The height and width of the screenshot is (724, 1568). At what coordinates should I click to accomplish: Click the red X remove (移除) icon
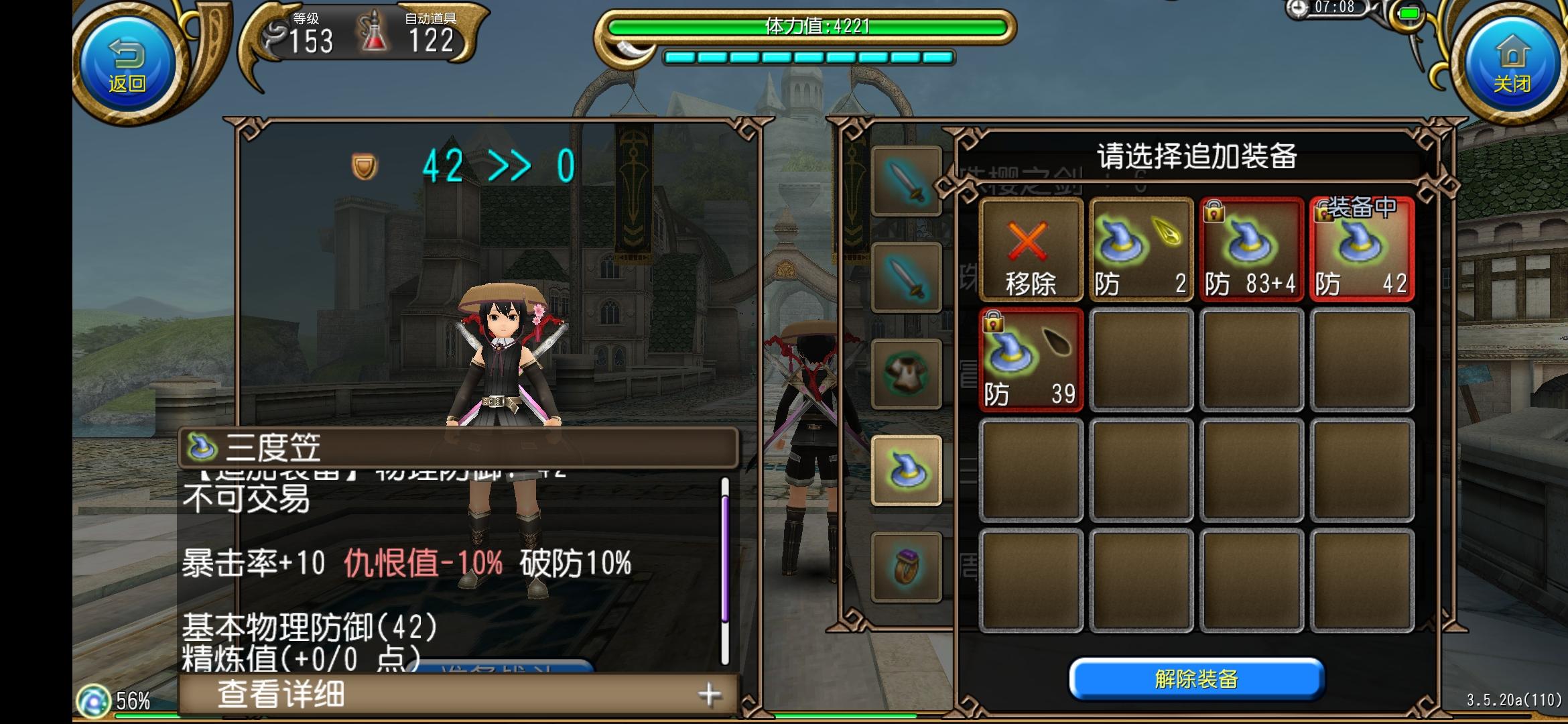click(1031, 251)
